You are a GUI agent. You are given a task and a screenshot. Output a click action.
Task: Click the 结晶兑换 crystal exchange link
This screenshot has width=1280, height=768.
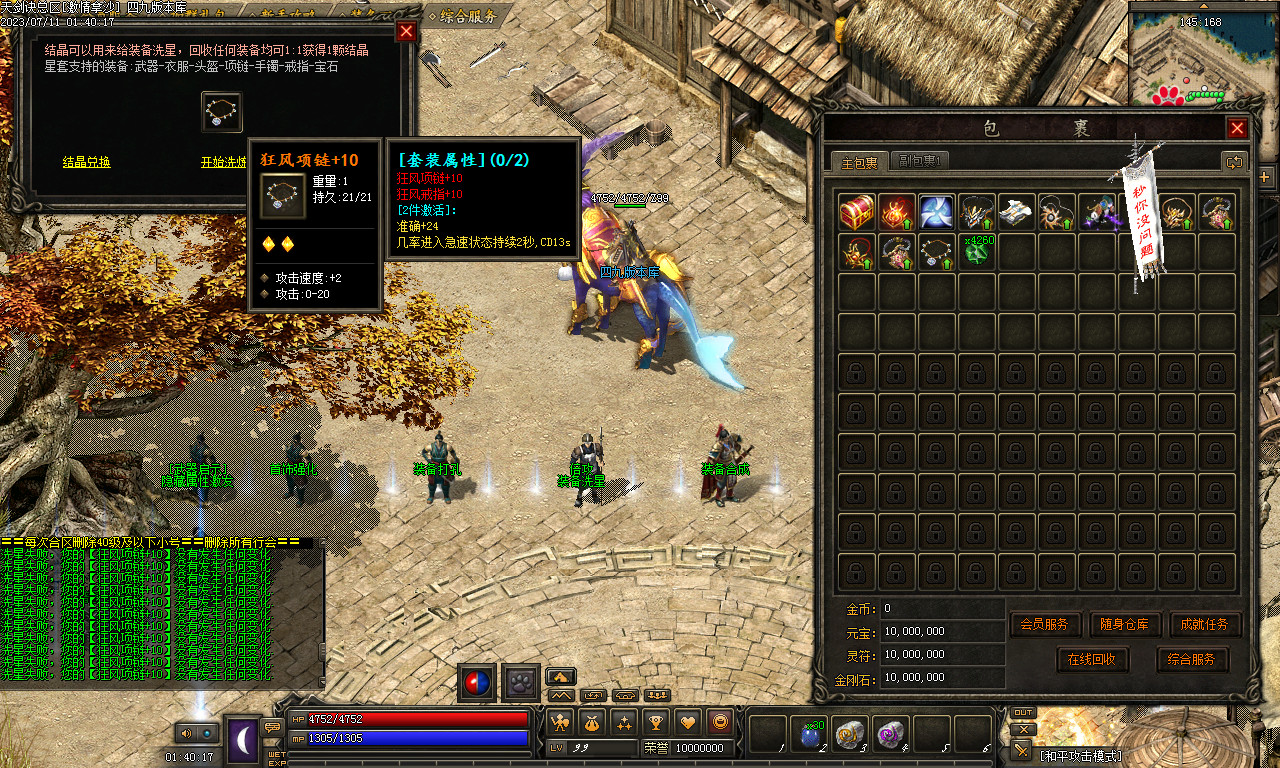point(87,162)
